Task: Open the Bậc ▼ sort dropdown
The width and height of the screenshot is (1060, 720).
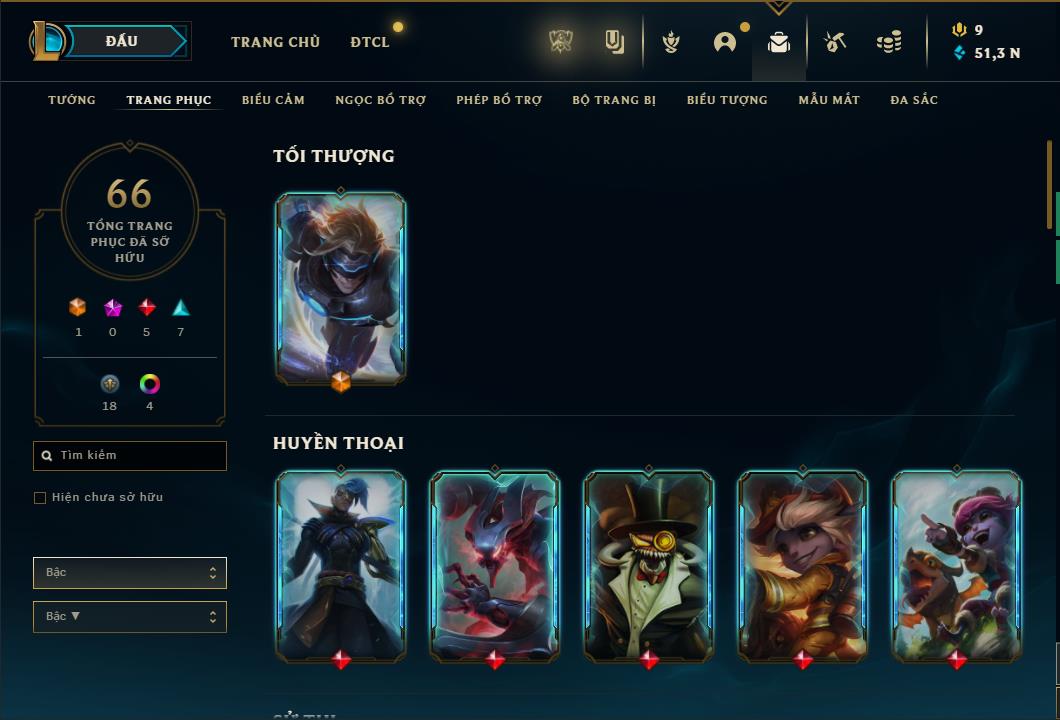Action: (130, 617)
